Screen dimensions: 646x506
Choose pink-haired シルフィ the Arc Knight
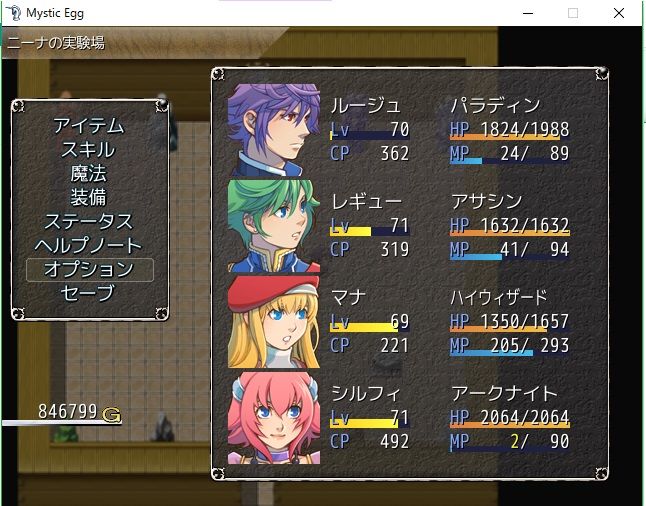pyautogui.click(x=408, y=416)
